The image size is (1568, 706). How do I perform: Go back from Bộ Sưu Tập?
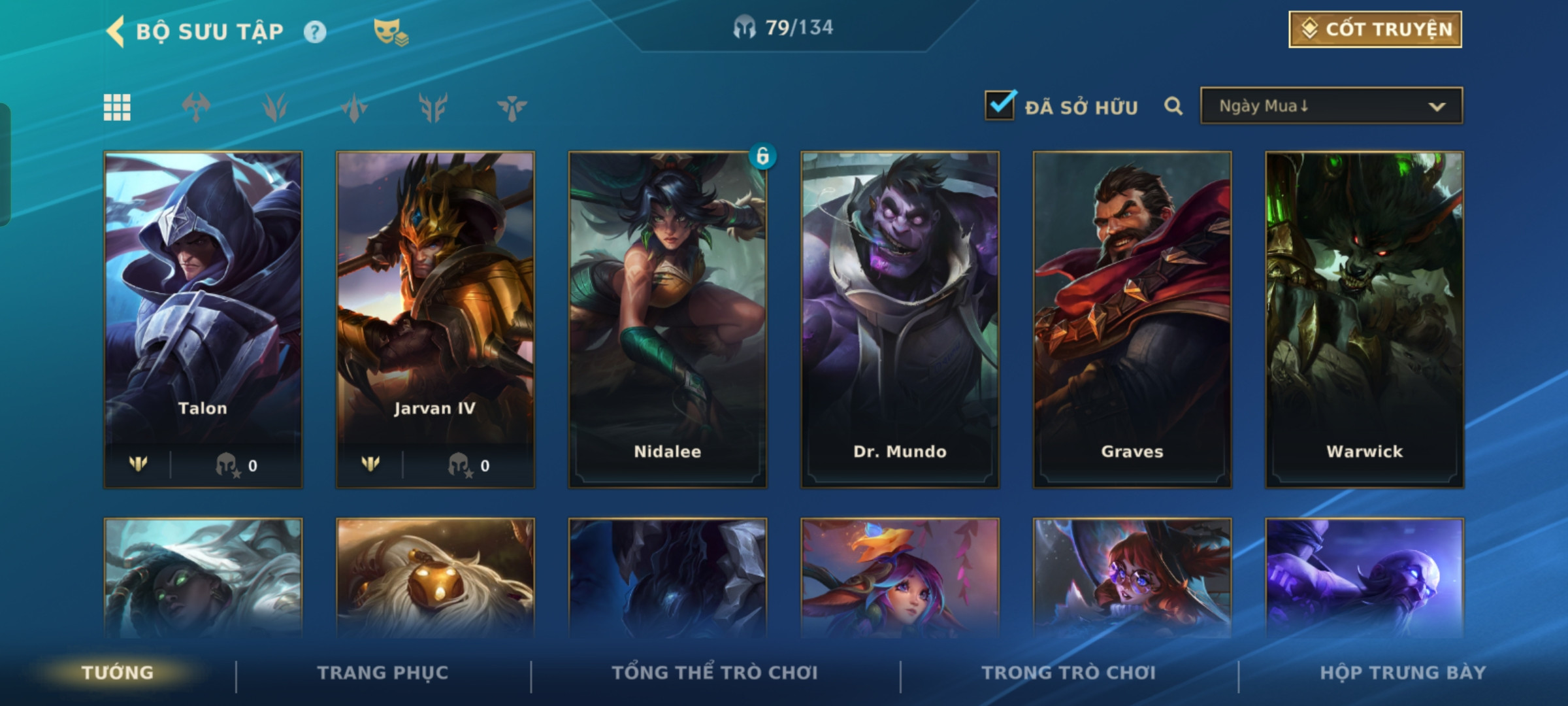point(116,31)
